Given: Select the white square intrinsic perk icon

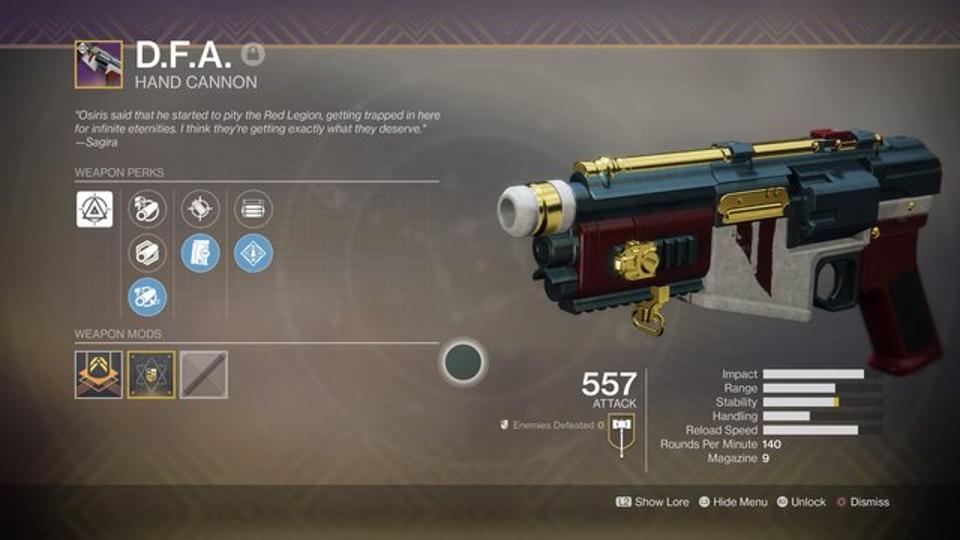Looking at the screenshot, I should [95, 209].
